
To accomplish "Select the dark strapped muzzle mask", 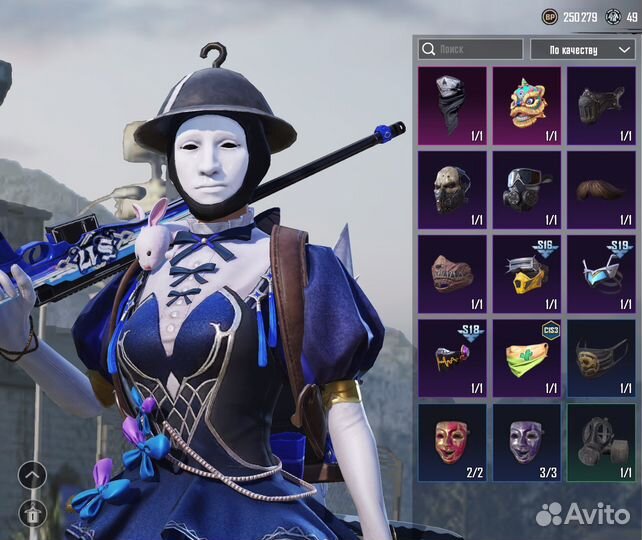I will 601,103.
